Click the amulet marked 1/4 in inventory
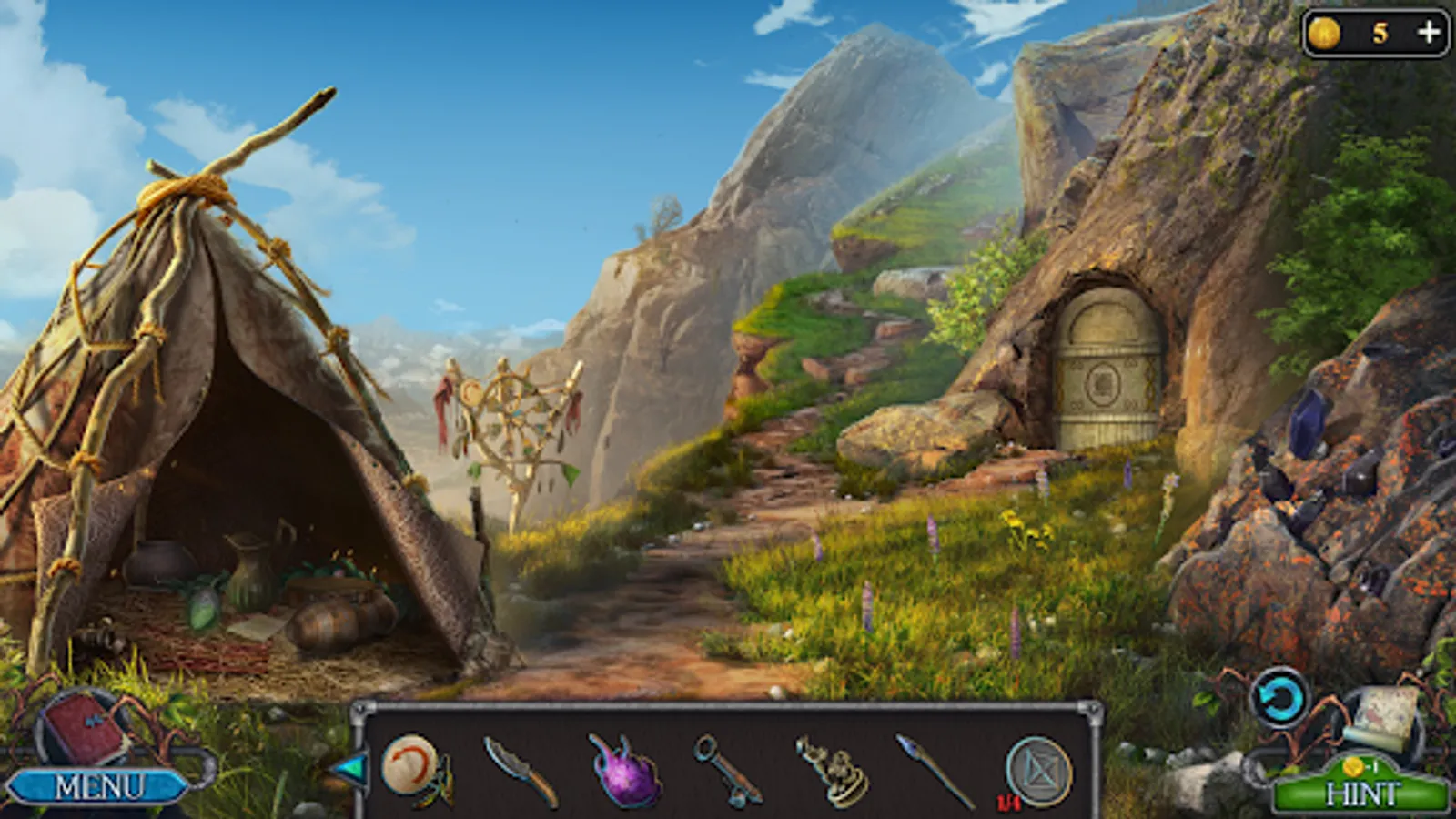 (1037, 769)
